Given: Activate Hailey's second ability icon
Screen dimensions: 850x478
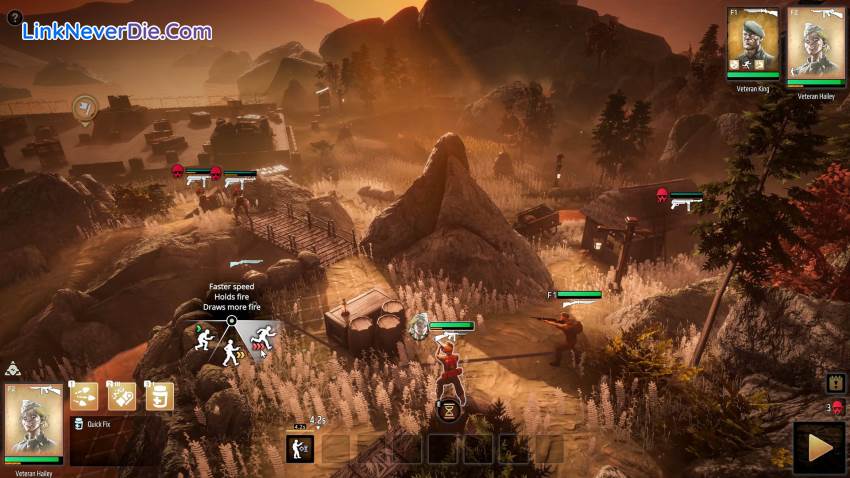Looking at the screenshot, I should pyautogui.click(x=122, y=396).
